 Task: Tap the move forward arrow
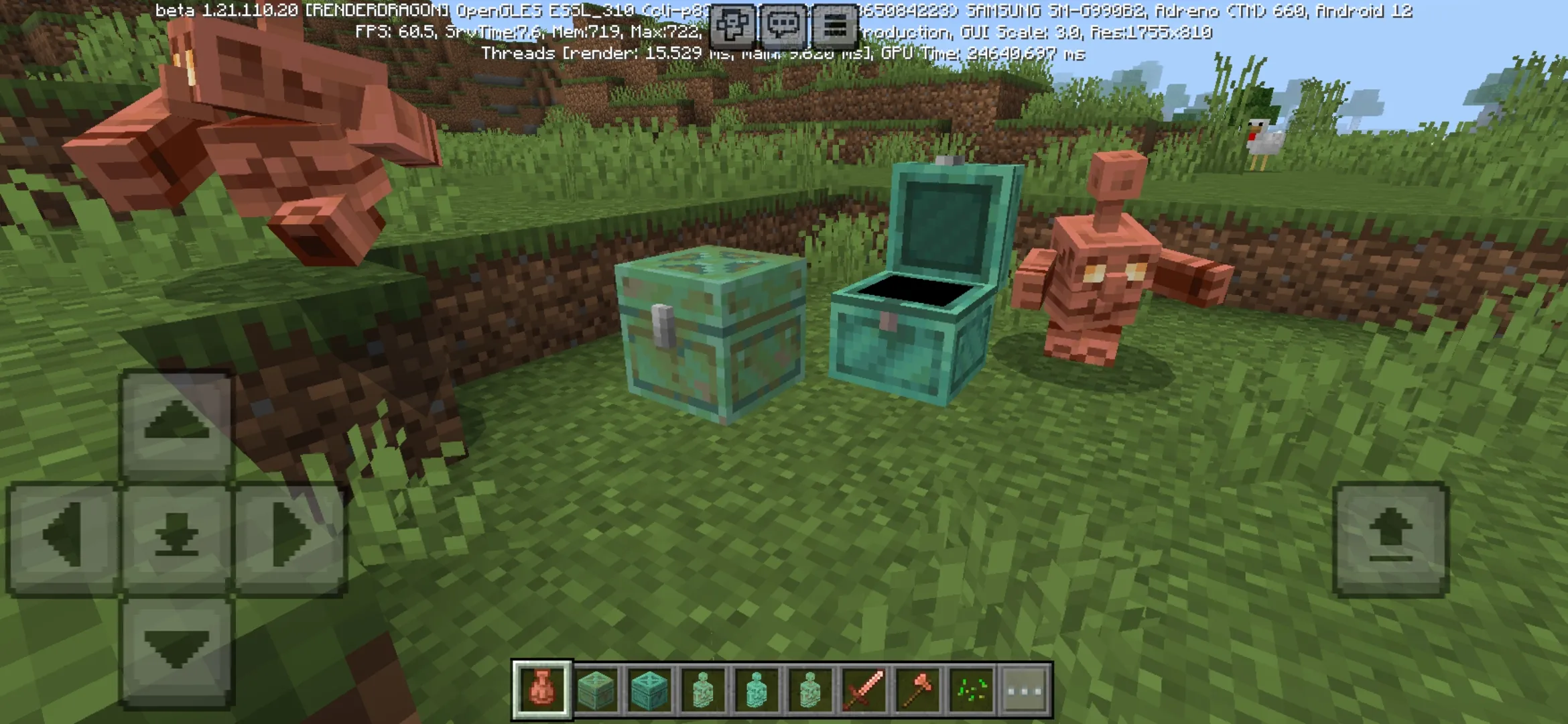(x=177, y=423)
